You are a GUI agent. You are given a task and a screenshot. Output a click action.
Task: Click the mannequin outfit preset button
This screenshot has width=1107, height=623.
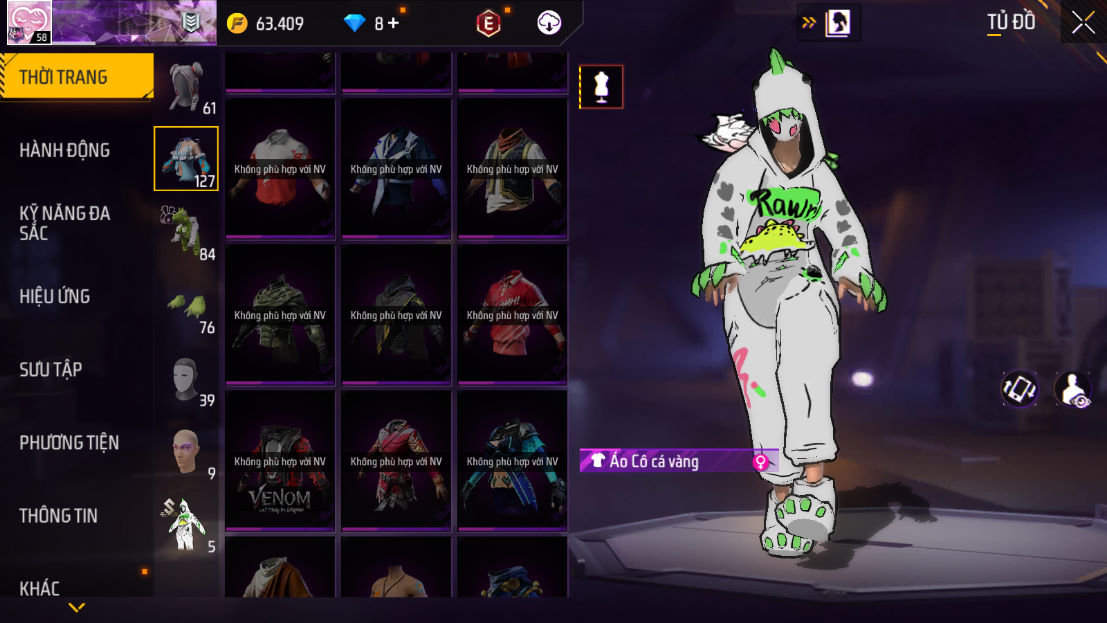point(601,87)
